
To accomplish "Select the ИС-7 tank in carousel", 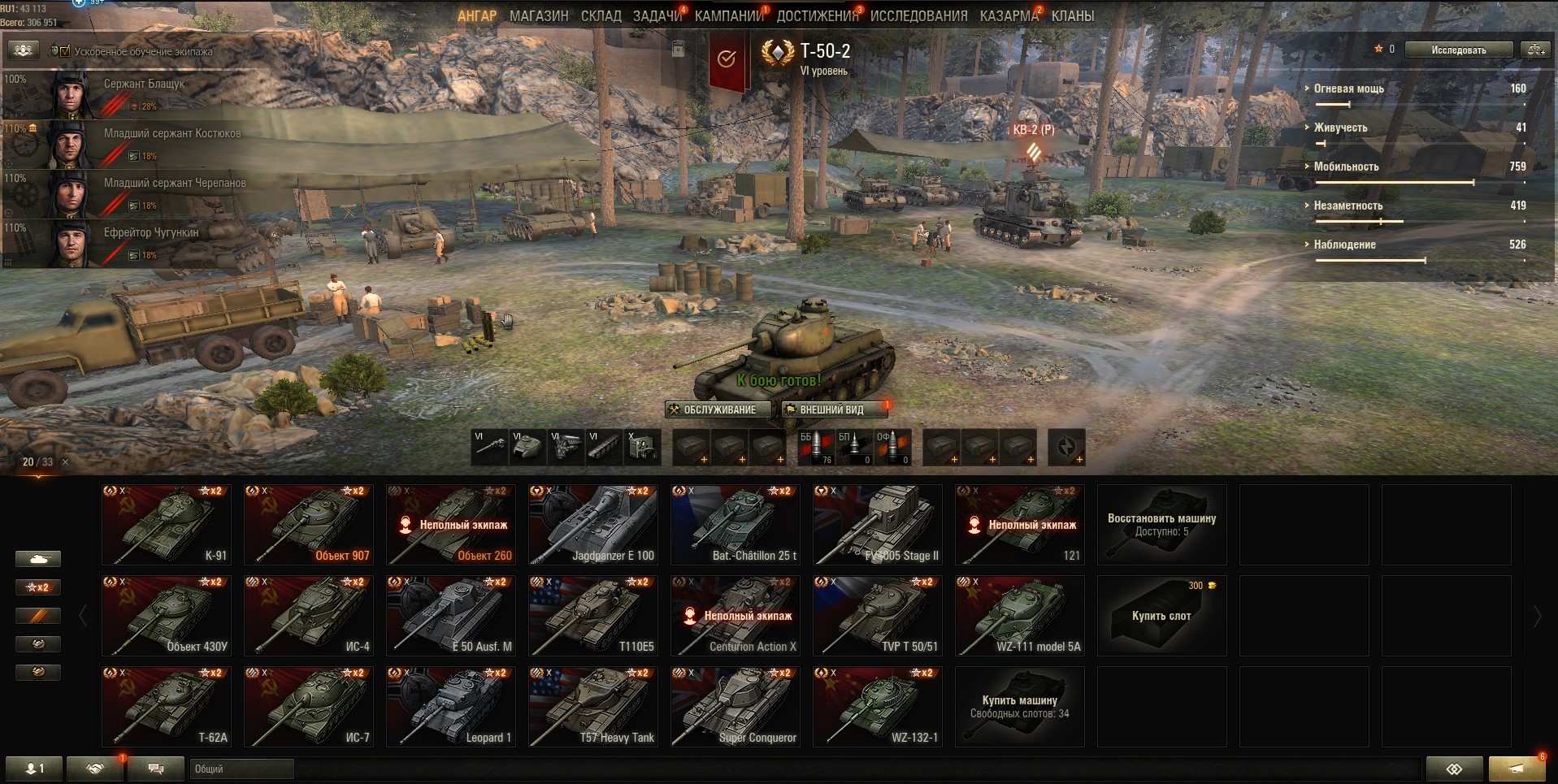I will 309,707.
